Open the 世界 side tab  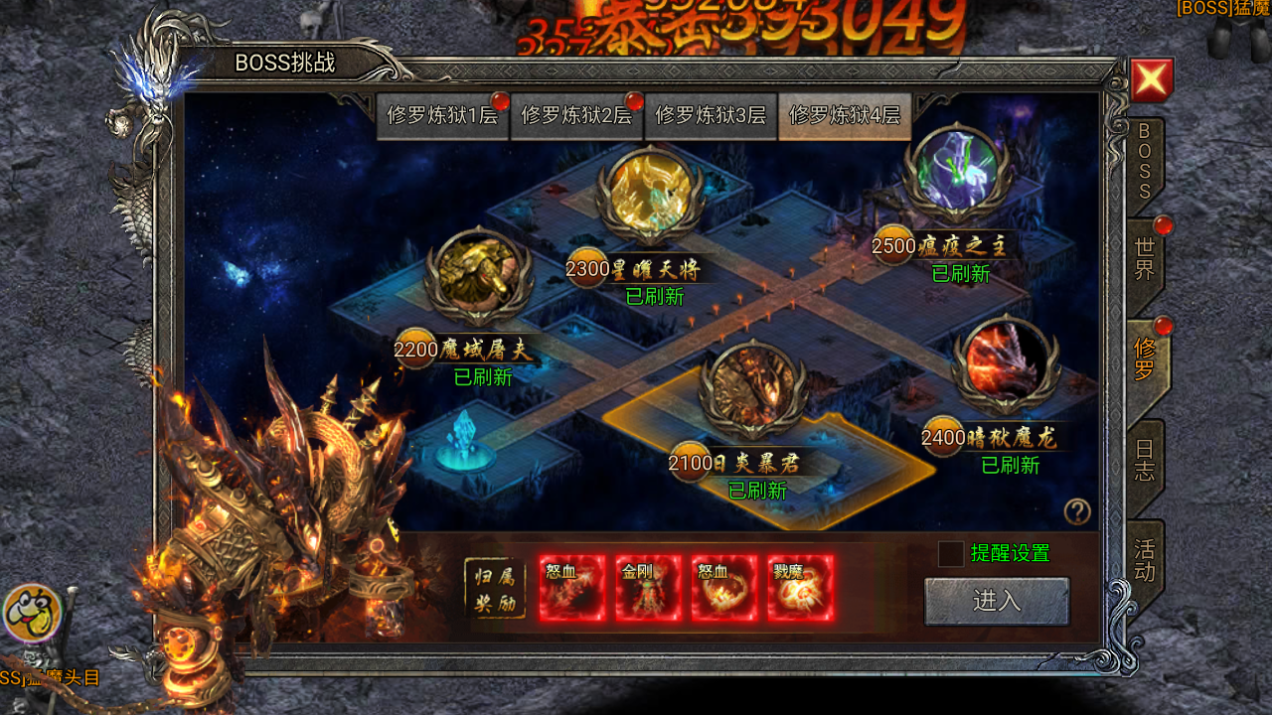[1144, 257]
